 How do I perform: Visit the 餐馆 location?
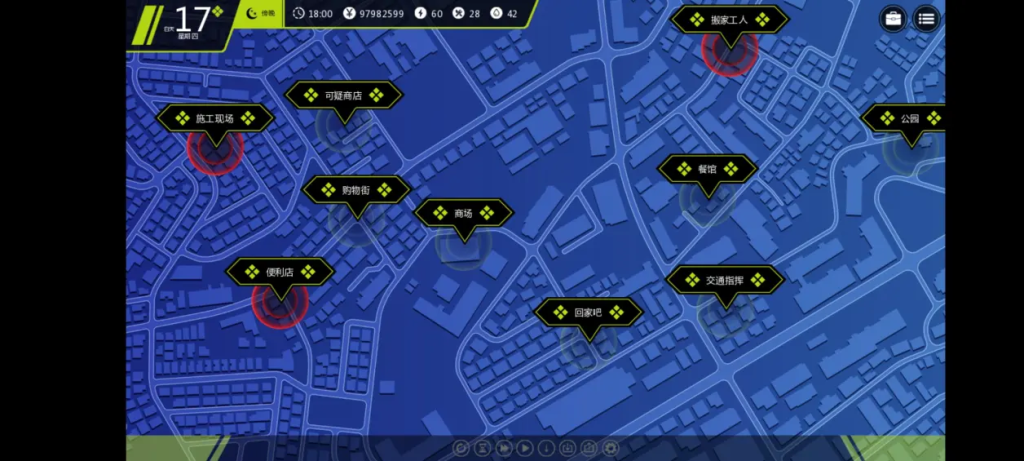[707, 169]
